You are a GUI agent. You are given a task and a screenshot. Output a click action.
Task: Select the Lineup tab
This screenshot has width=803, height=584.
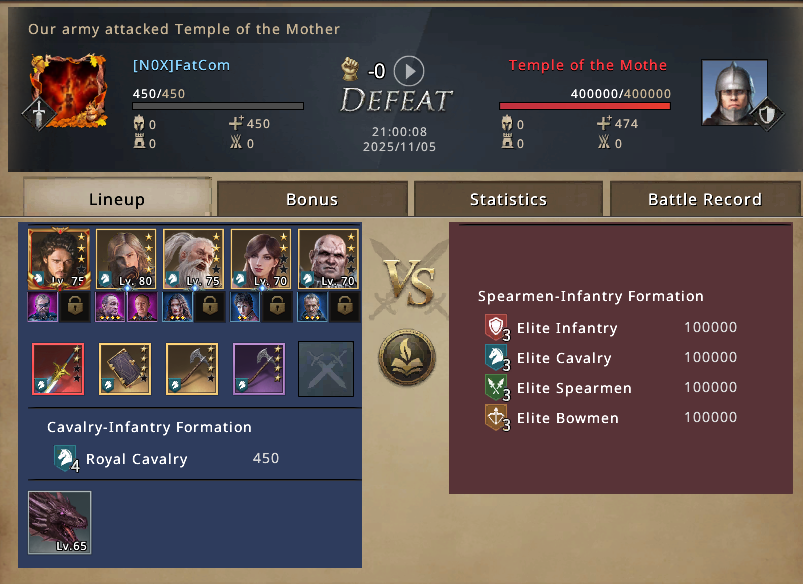(x=116, y=199)
